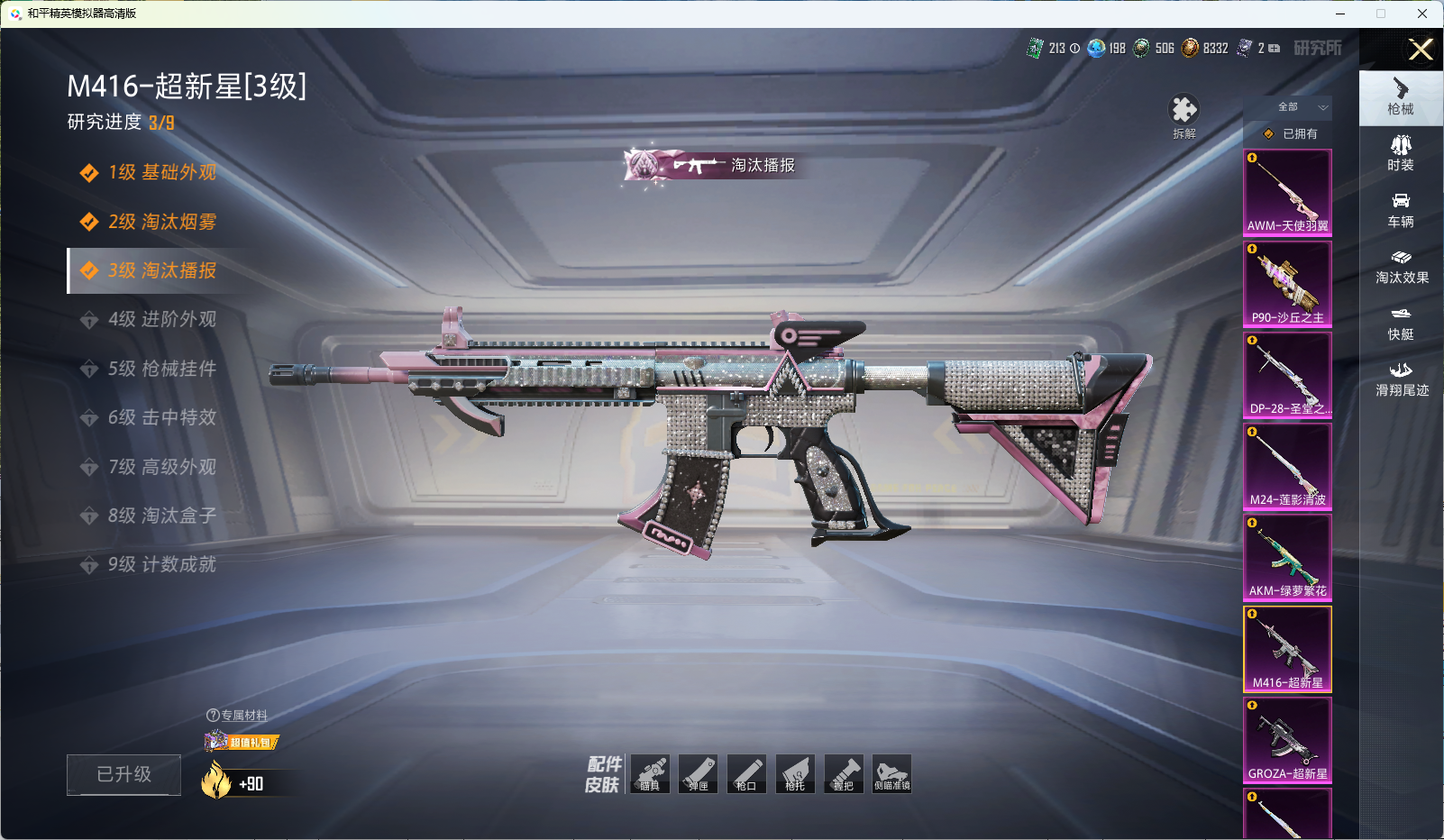Open the 车辆 vehicle tab
Screen dimensions: 1444x840
coord(1401,209)
